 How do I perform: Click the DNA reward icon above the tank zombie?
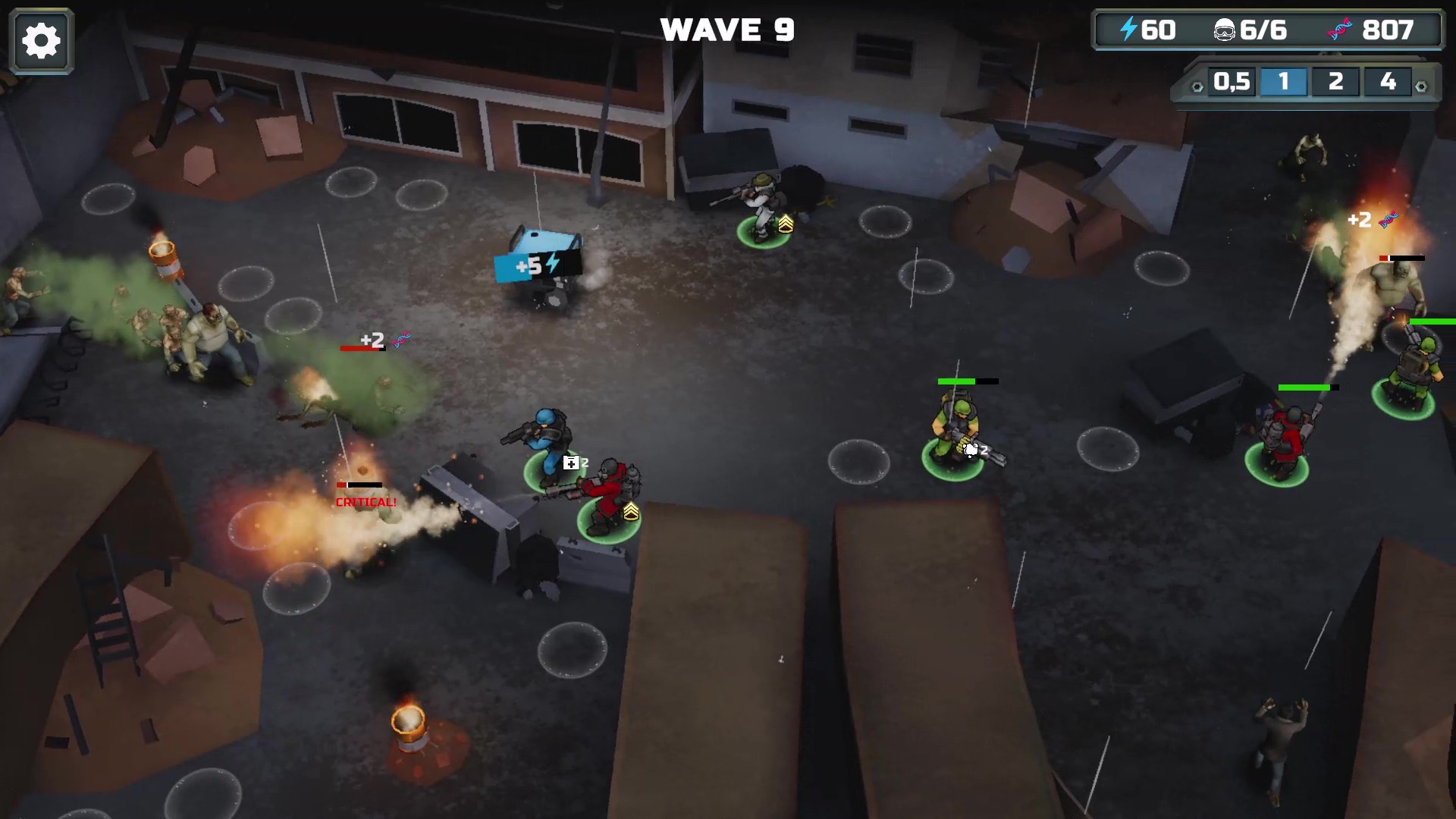click(x=1390, y=220)
